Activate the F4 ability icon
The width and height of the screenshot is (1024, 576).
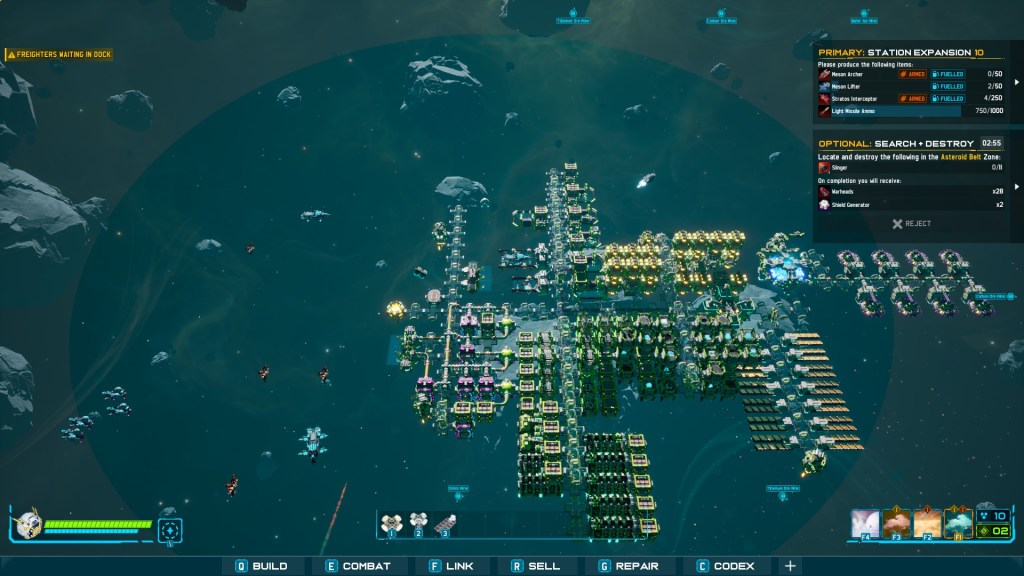pyautogui.click(x=865, y=524)
